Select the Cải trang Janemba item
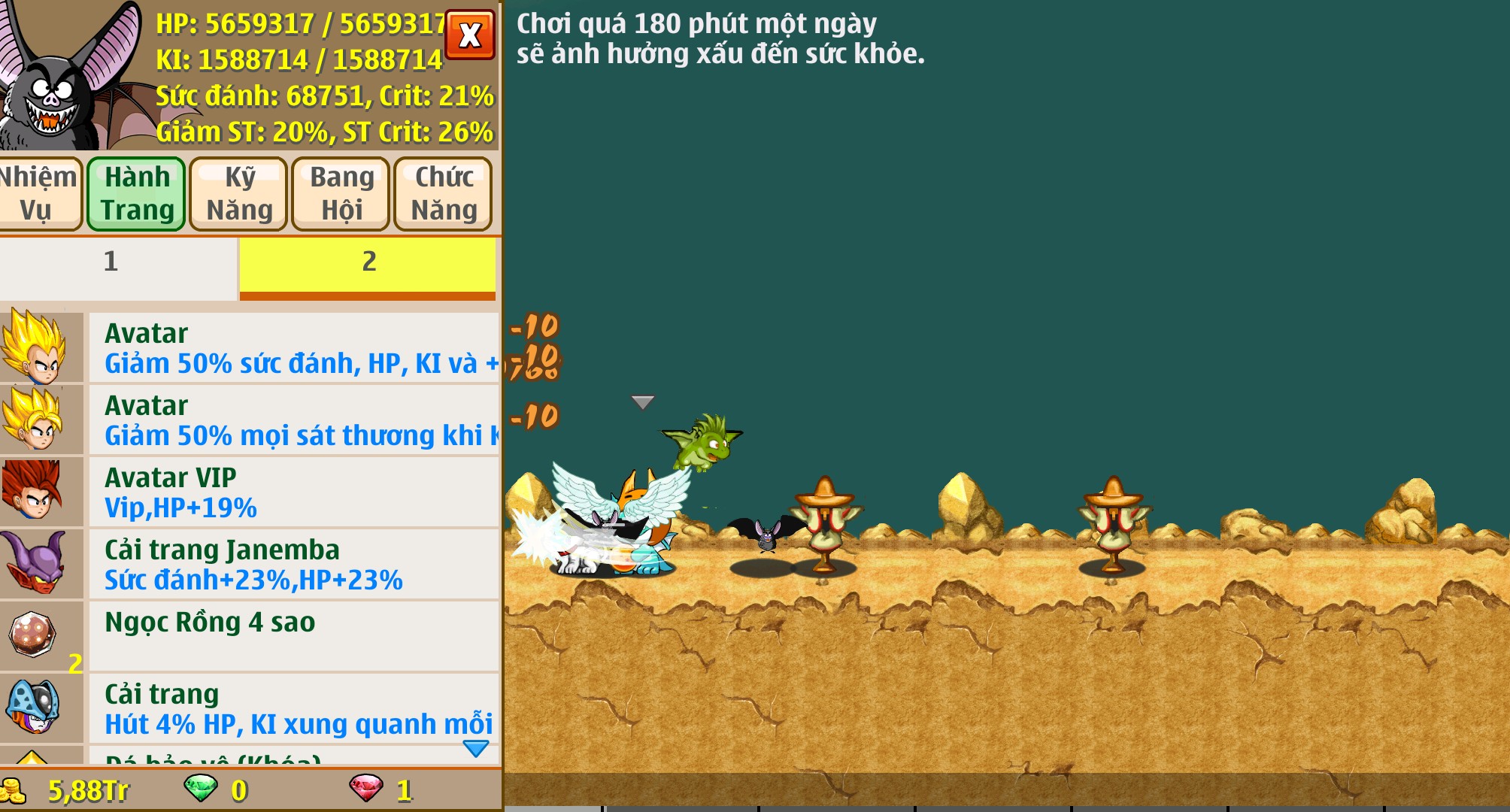Screen dimensions: 1510x812 point(293,565)
